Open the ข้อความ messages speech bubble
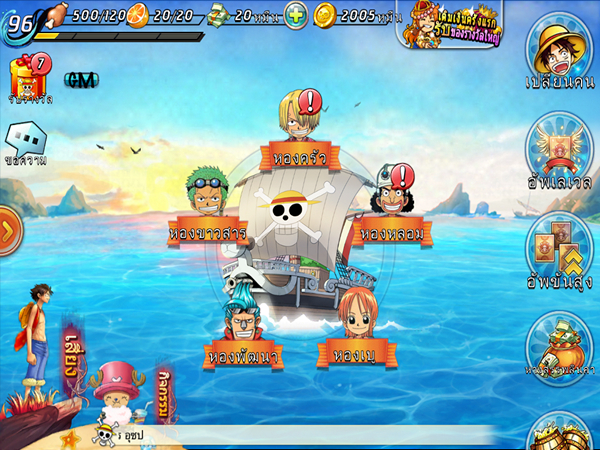Screen dimensions: 600x450 pyautogui.click(x=26, y=142)
